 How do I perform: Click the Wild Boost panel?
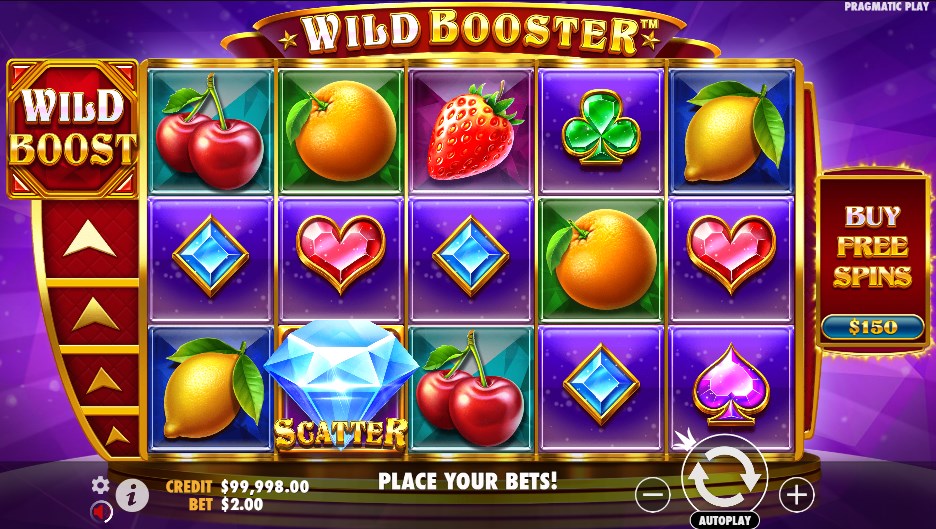click(x=72, y=128)
